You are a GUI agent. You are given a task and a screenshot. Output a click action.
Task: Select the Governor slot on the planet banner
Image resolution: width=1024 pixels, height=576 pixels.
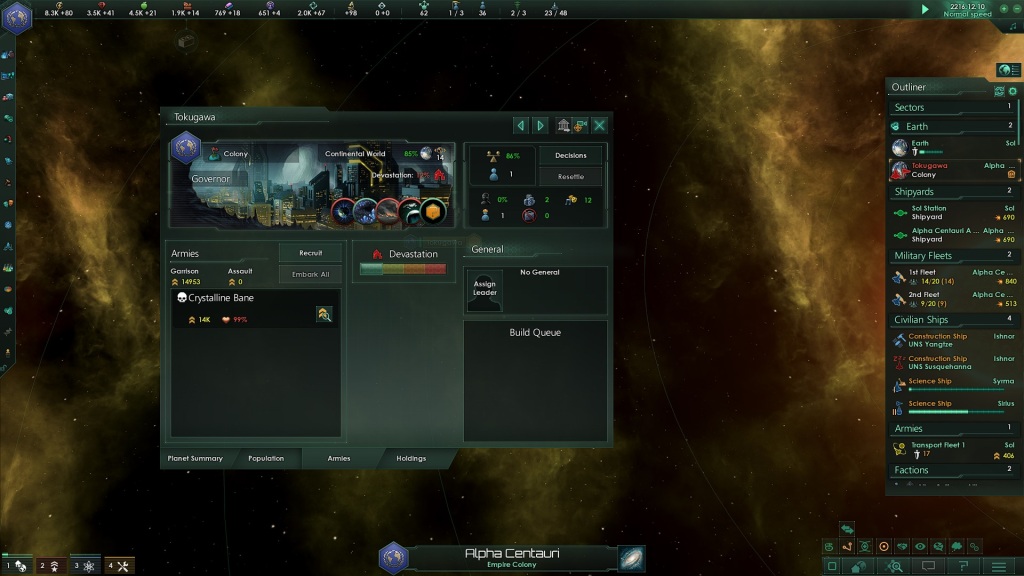[x=211, y=179]
